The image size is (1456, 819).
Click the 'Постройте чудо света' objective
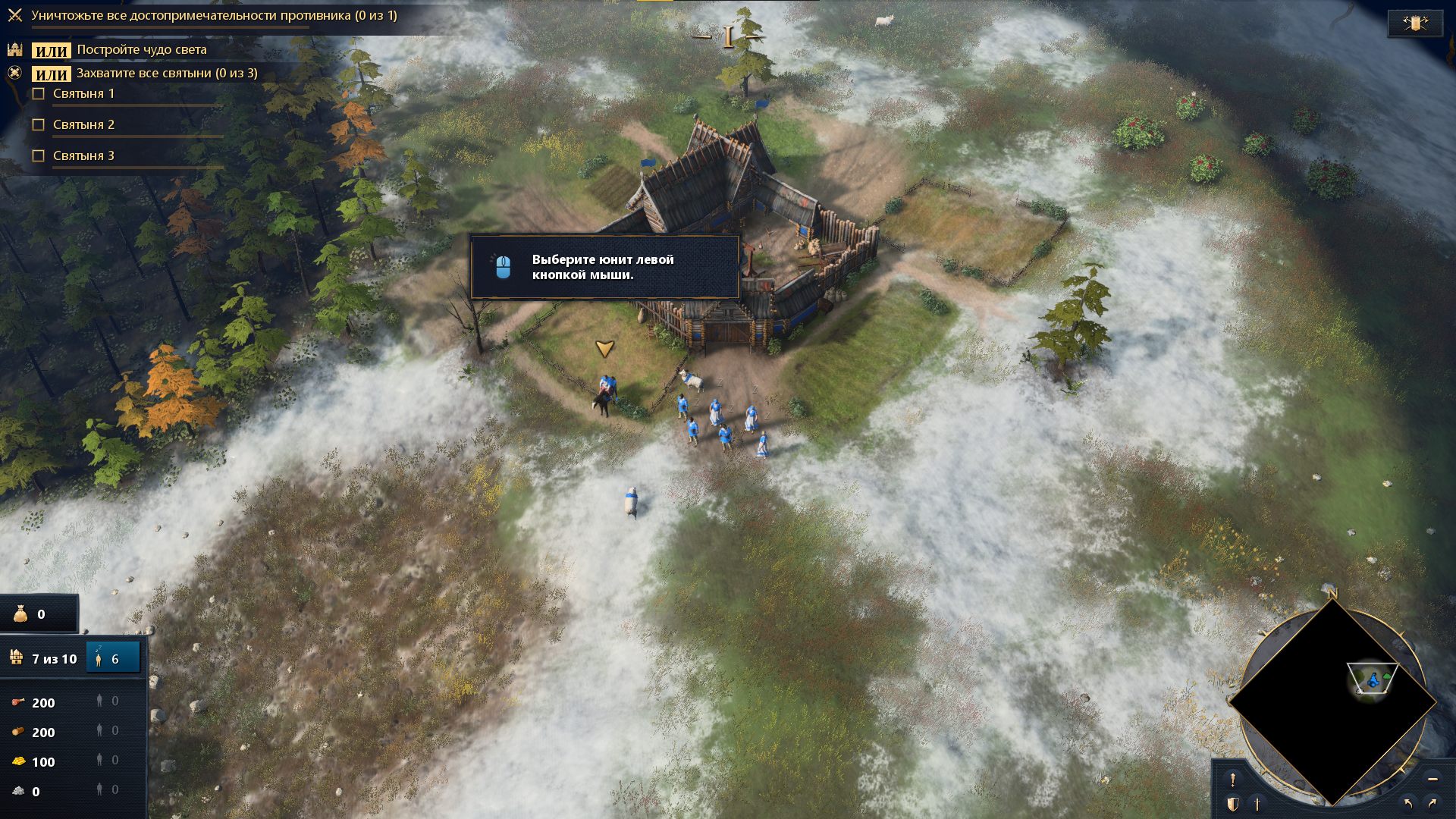coord(141,50)
